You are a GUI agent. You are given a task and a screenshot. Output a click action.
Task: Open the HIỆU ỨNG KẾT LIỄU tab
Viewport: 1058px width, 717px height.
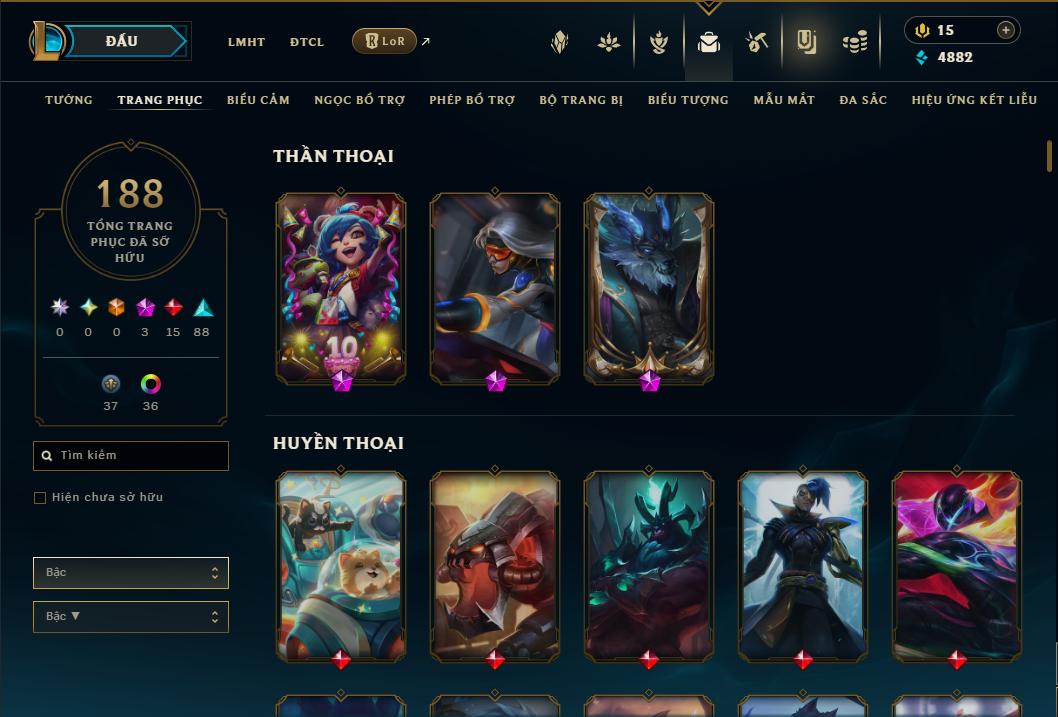pos(973,100)
